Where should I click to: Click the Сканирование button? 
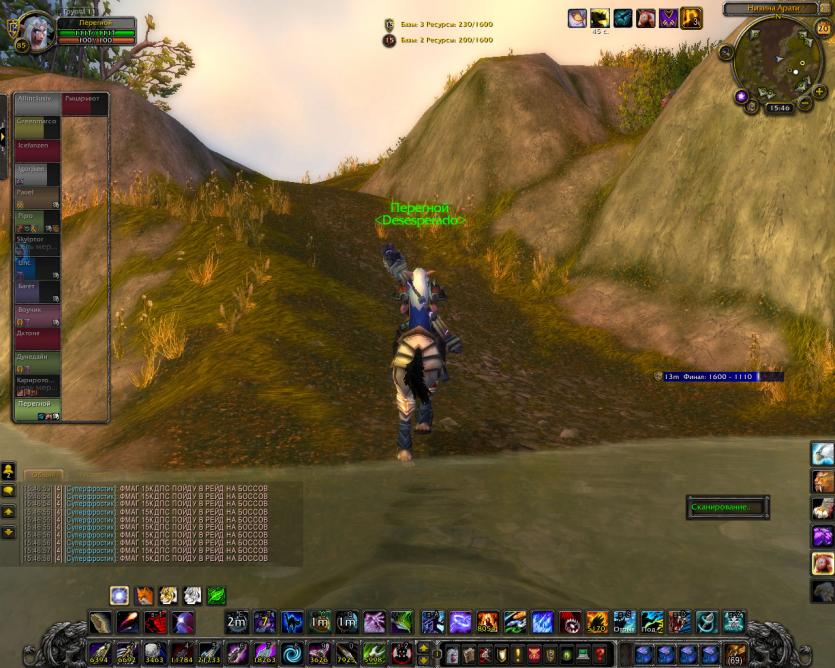coord(721,507)
